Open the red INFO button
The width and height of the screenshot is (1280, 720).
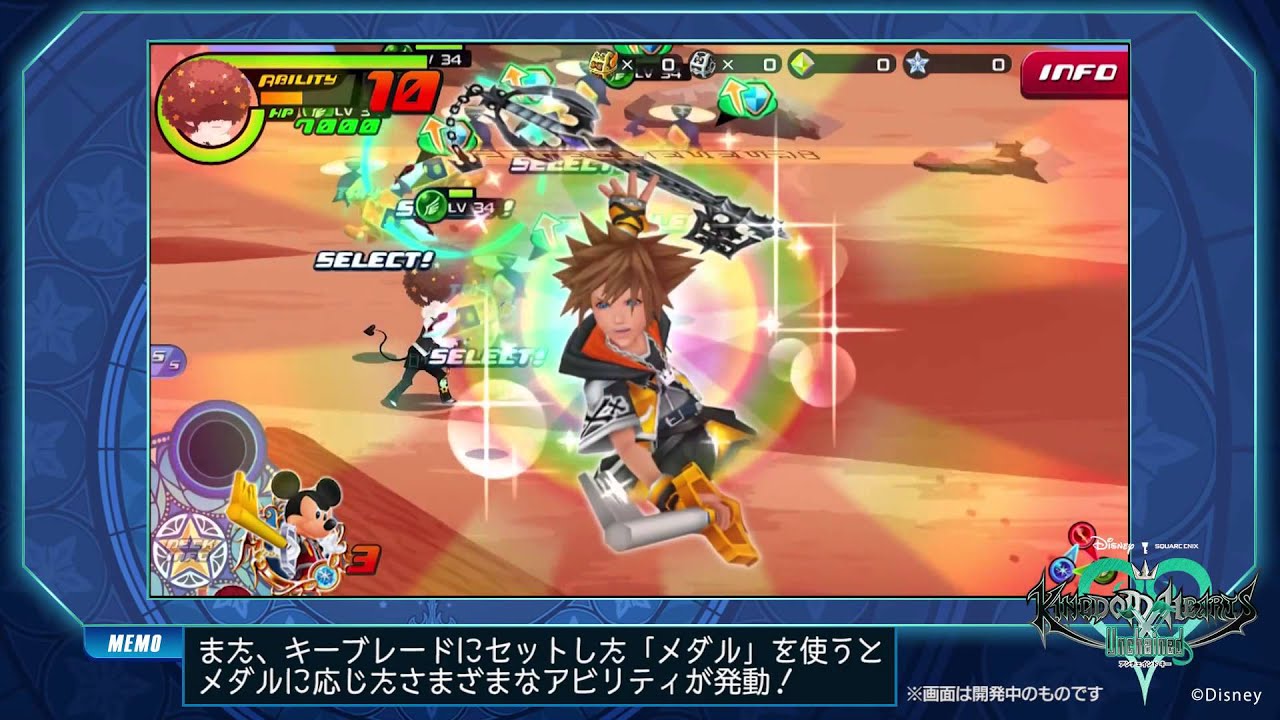1075,72
